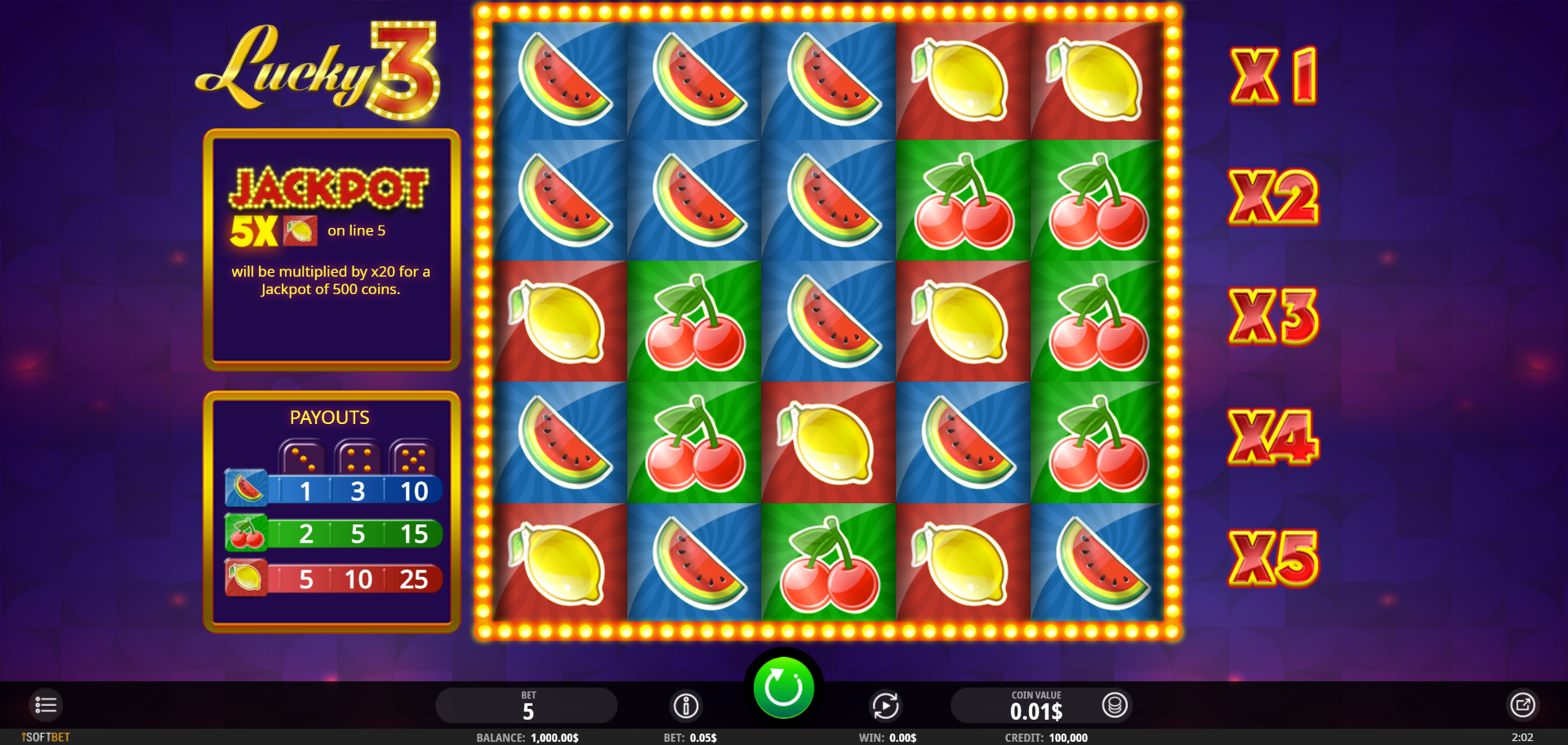Activate the autoplay button
1568x745 pixels.
[885, 706]
